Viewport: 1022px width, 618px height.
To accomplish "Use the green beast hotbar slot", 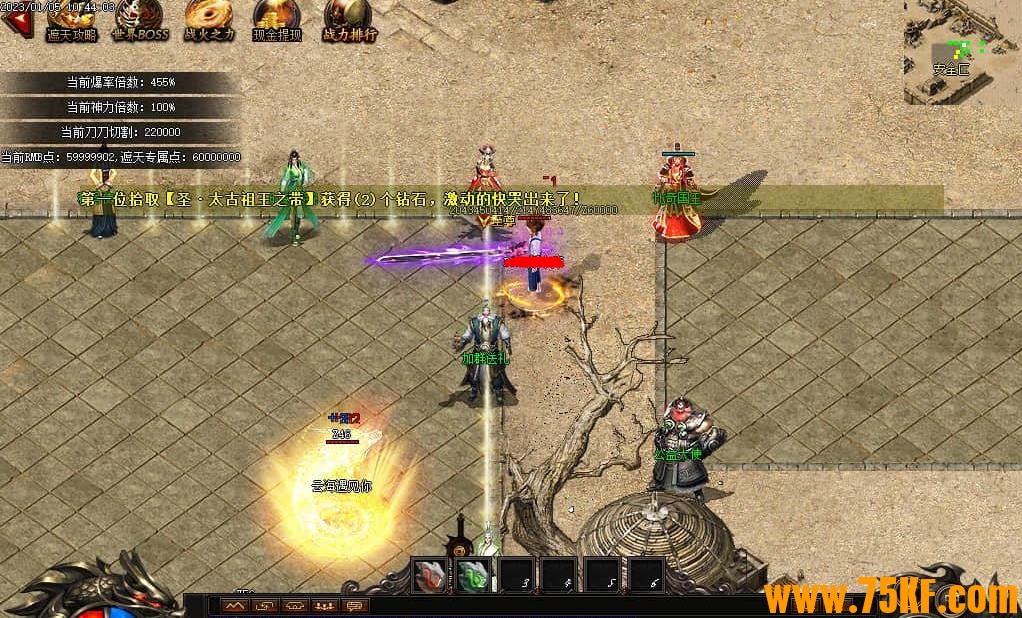I will tap(474, 577).
